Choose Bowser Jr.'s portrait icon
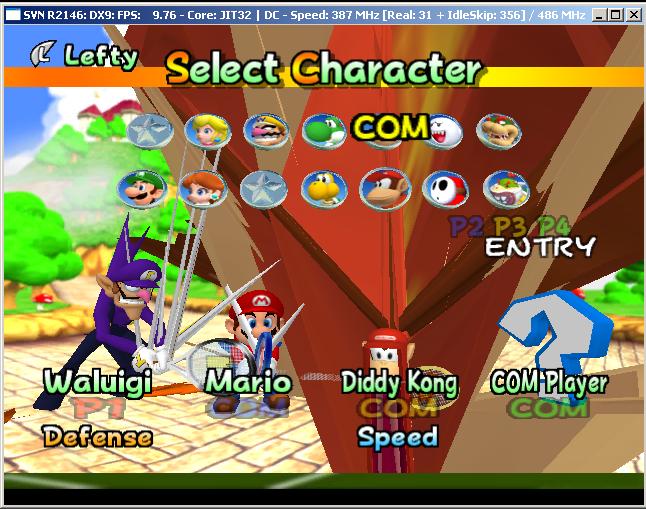 [x=505, y=188]
